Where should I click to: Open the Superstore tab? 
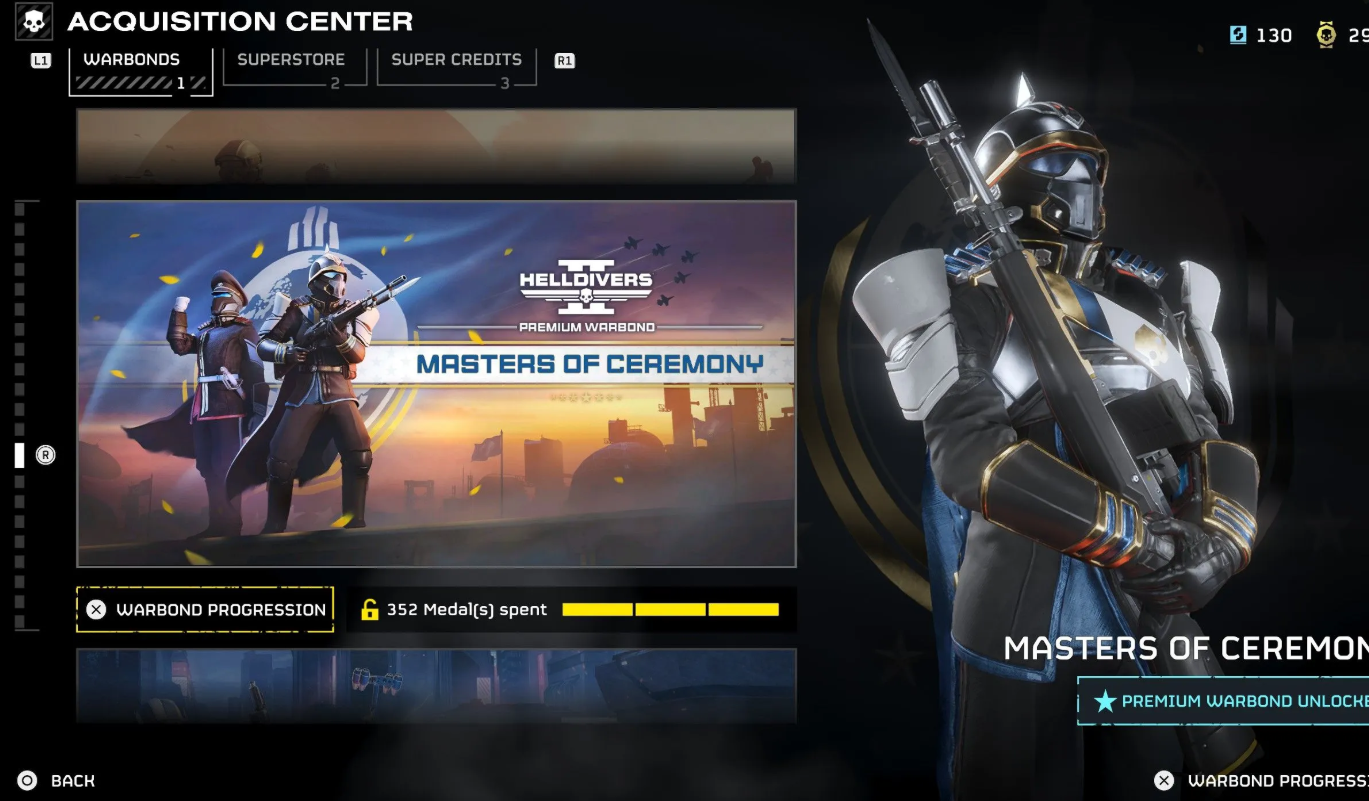click(x=294, y=68)
